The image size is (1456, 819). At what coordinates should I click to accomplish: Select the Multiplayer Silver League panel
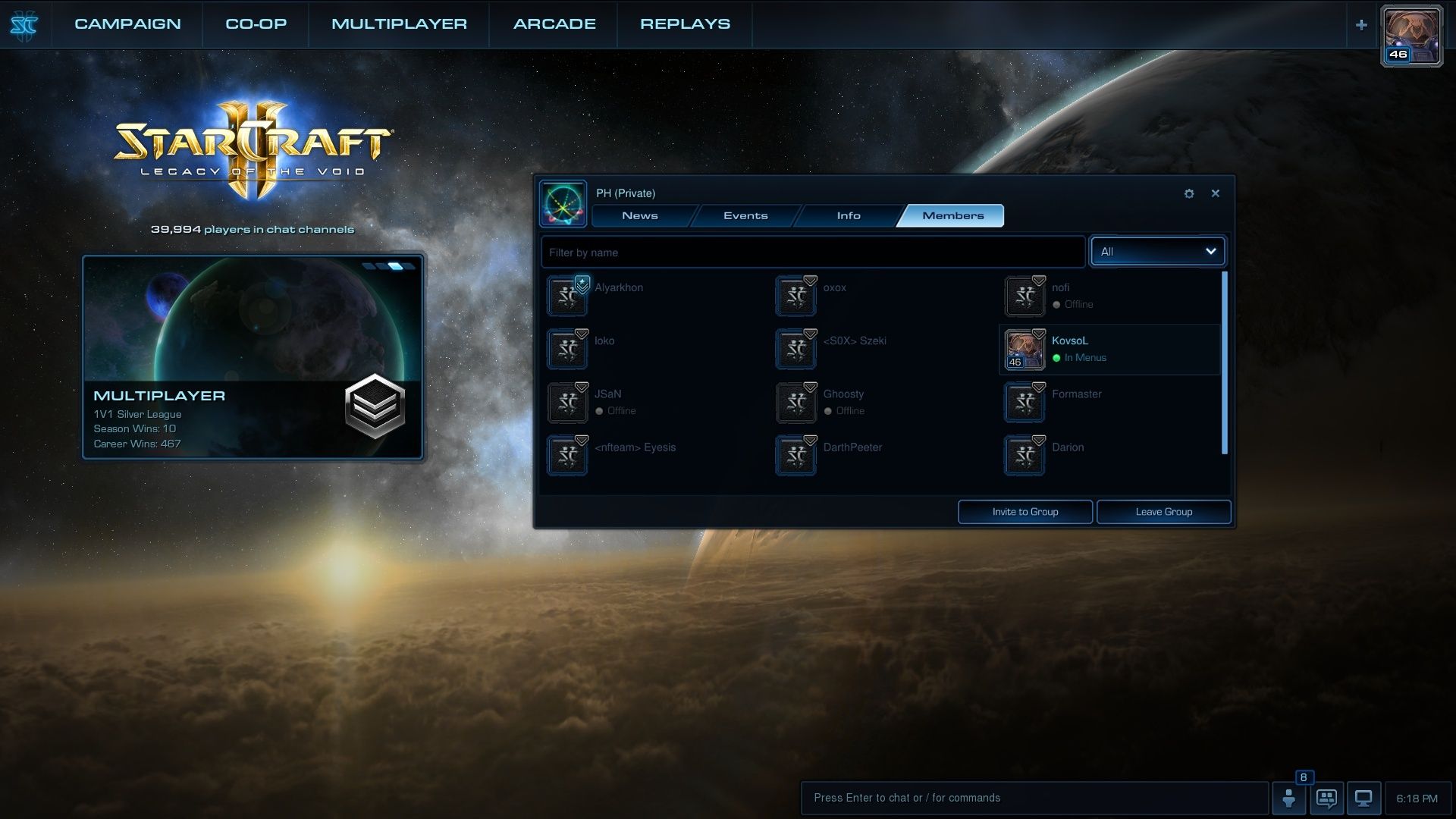click(x=253, y=357)
